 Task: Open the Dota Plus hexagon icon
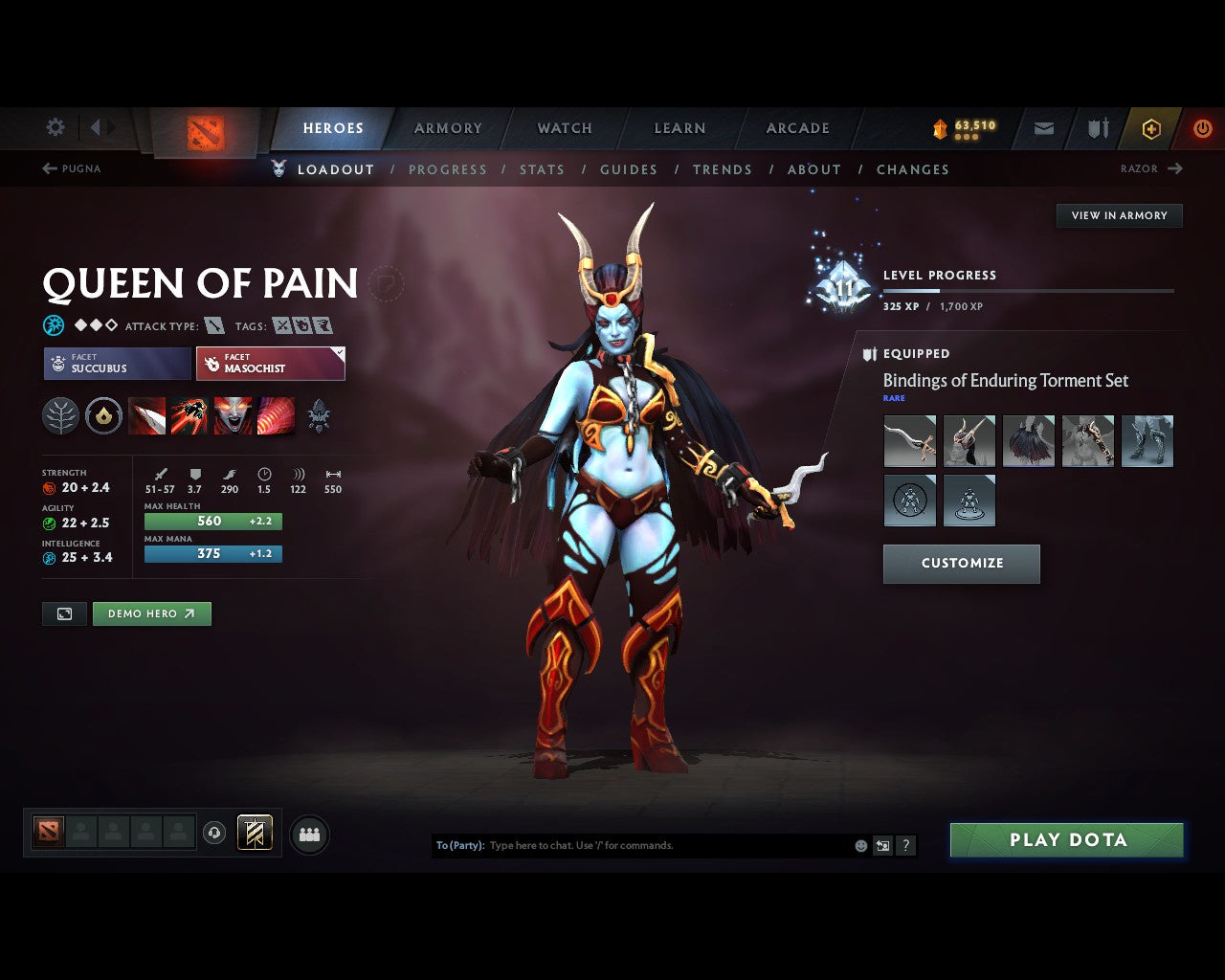[x=1151, y=128]
